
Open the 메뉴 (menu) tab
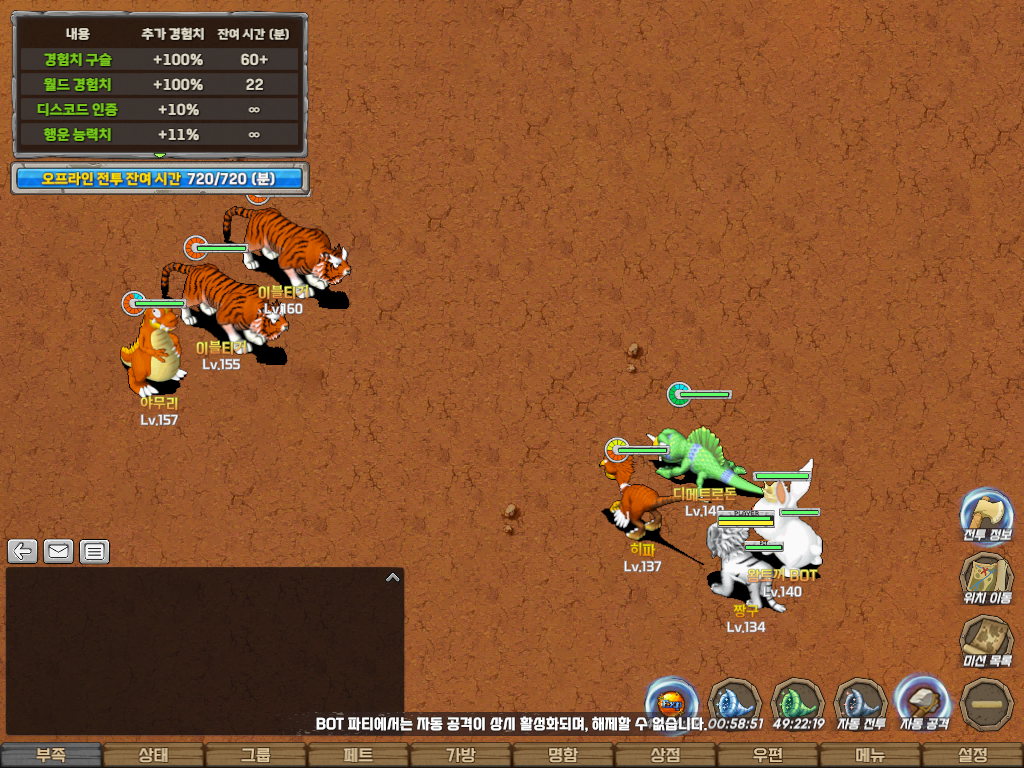[x=869, y=755]
